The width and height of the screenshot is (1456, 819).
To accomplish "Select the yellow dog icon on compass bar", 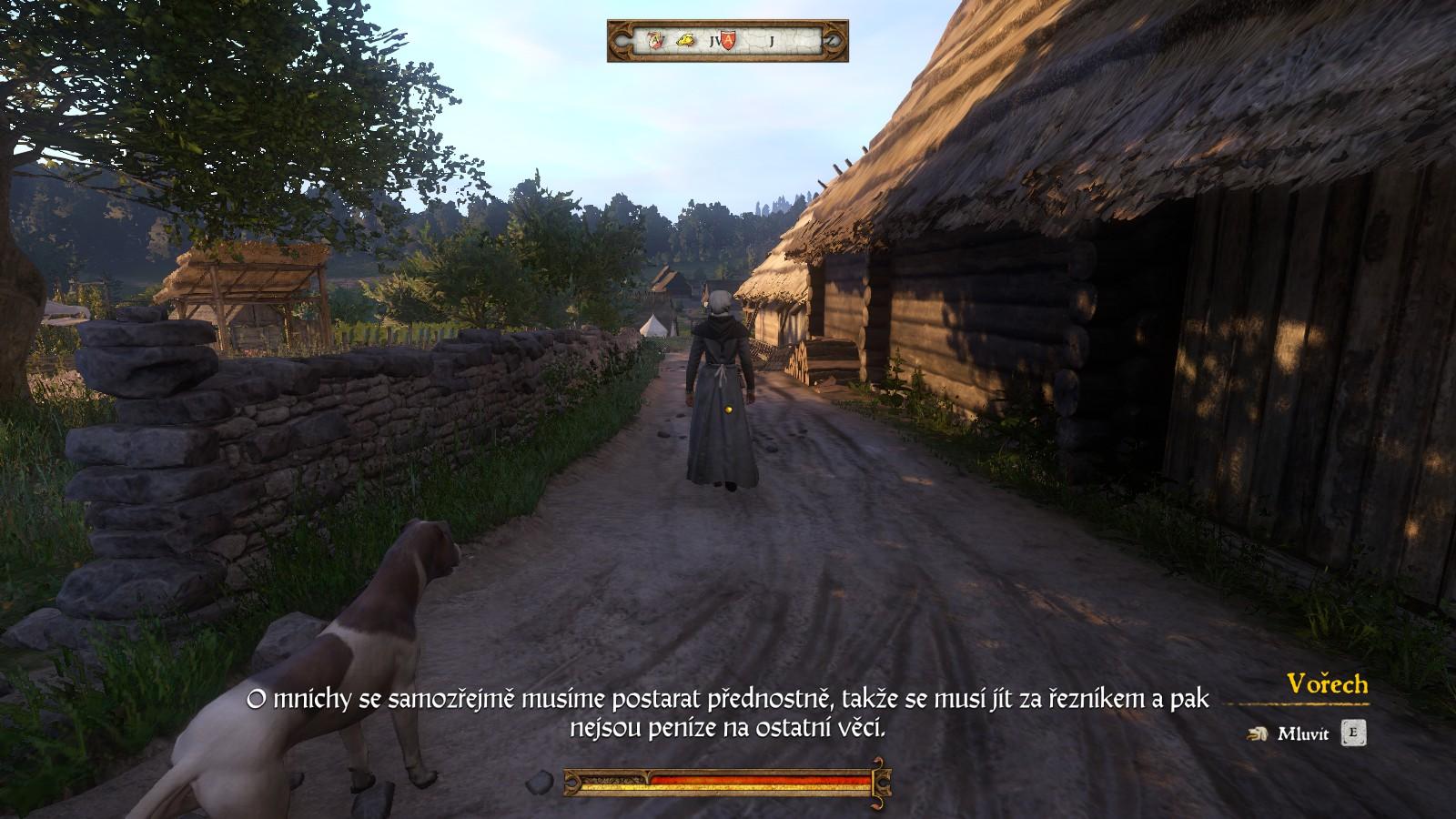I will (685, 39).
